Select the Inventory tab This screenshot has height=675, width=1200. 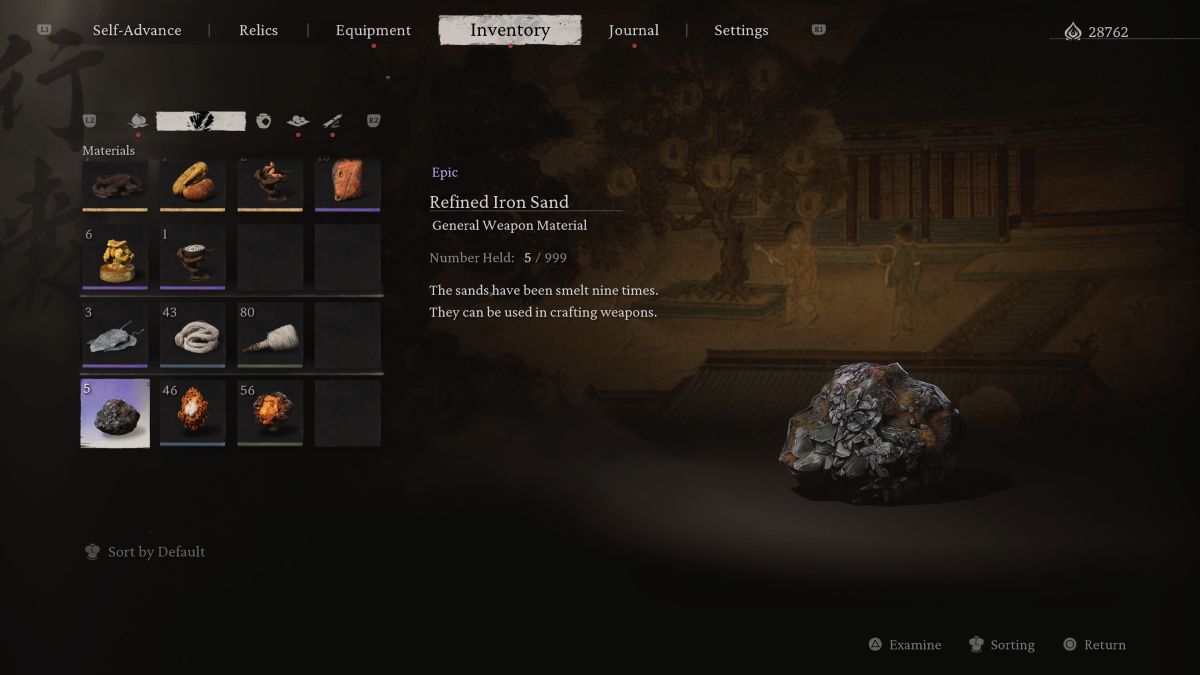pyautogui.click(x=510, y=30)
